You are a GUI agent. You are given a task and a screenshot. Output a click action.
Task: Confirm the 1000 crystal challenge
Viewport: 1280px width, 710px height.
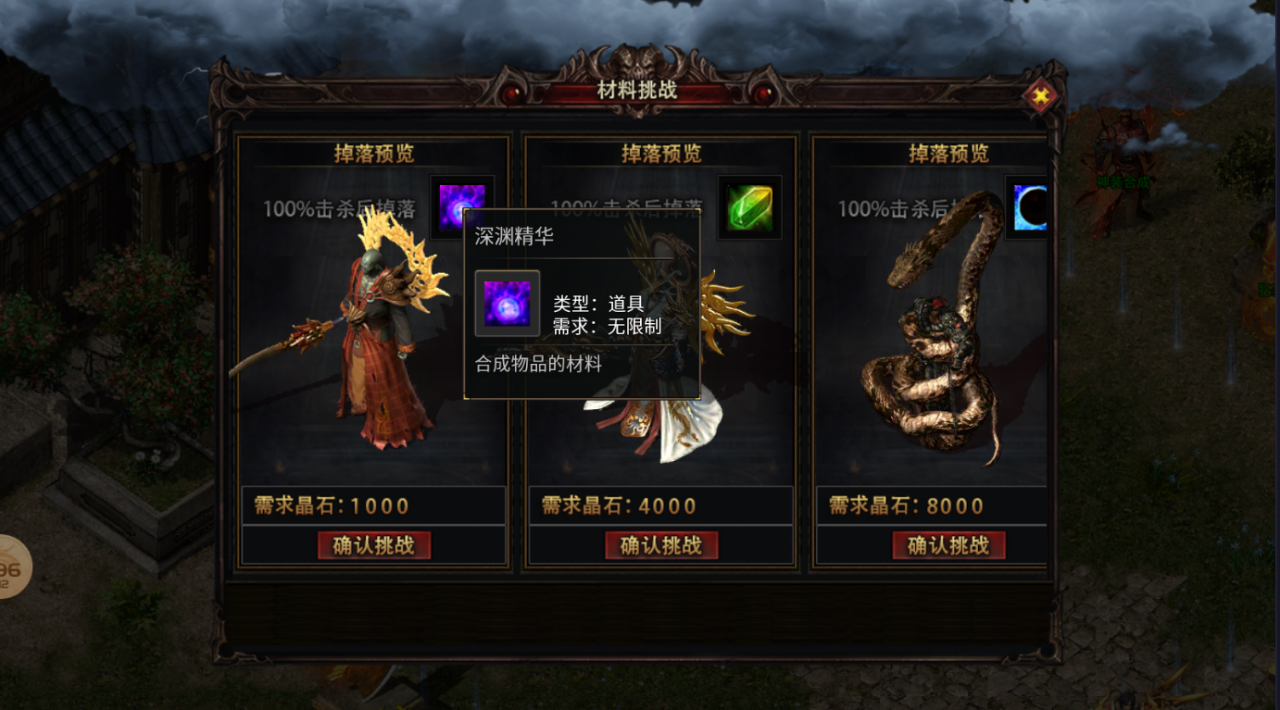point(374,545)
